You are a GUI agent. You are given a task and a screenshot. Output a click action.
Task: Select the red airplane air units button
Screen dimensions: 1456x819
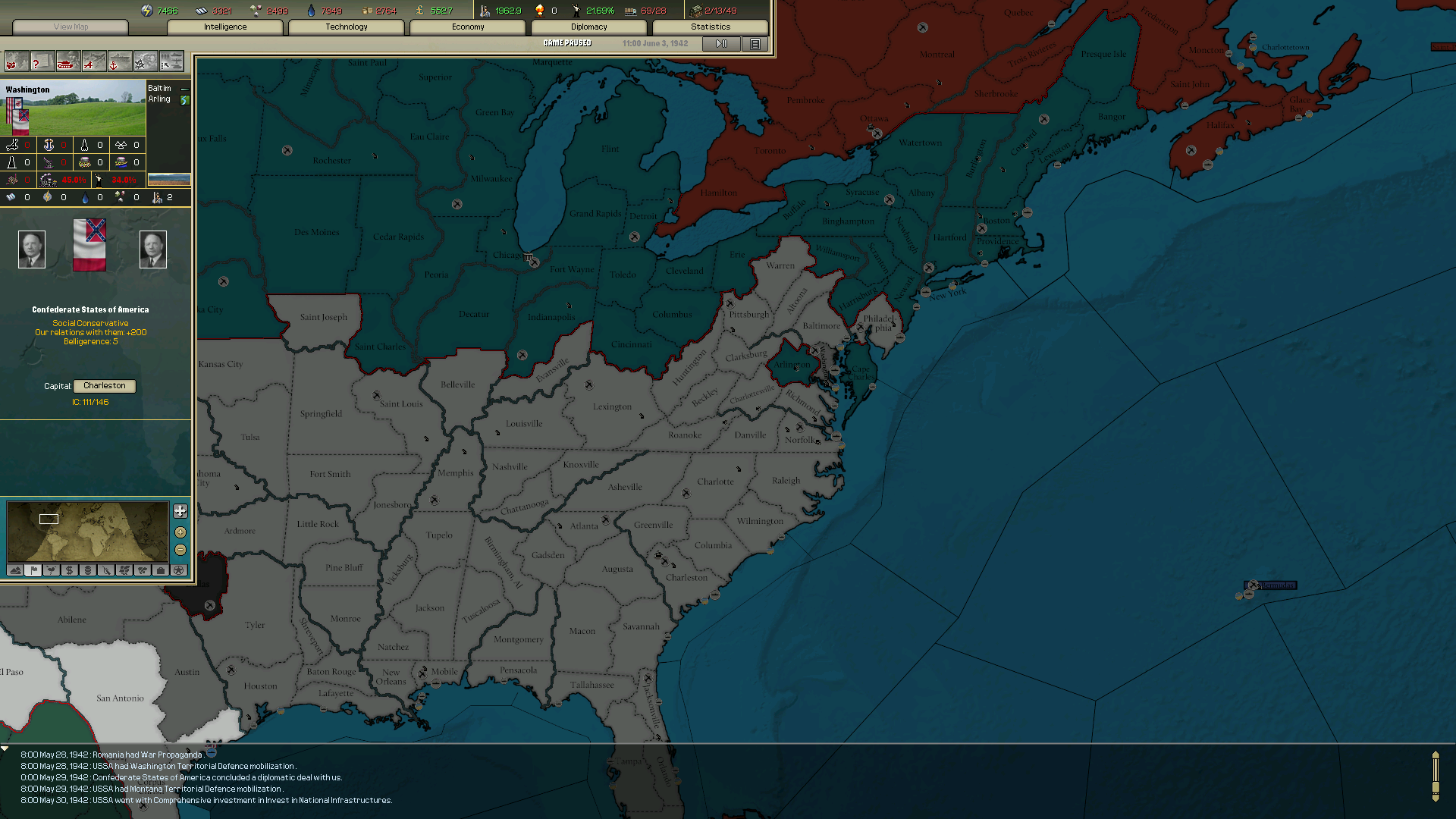tap(93, 62)
